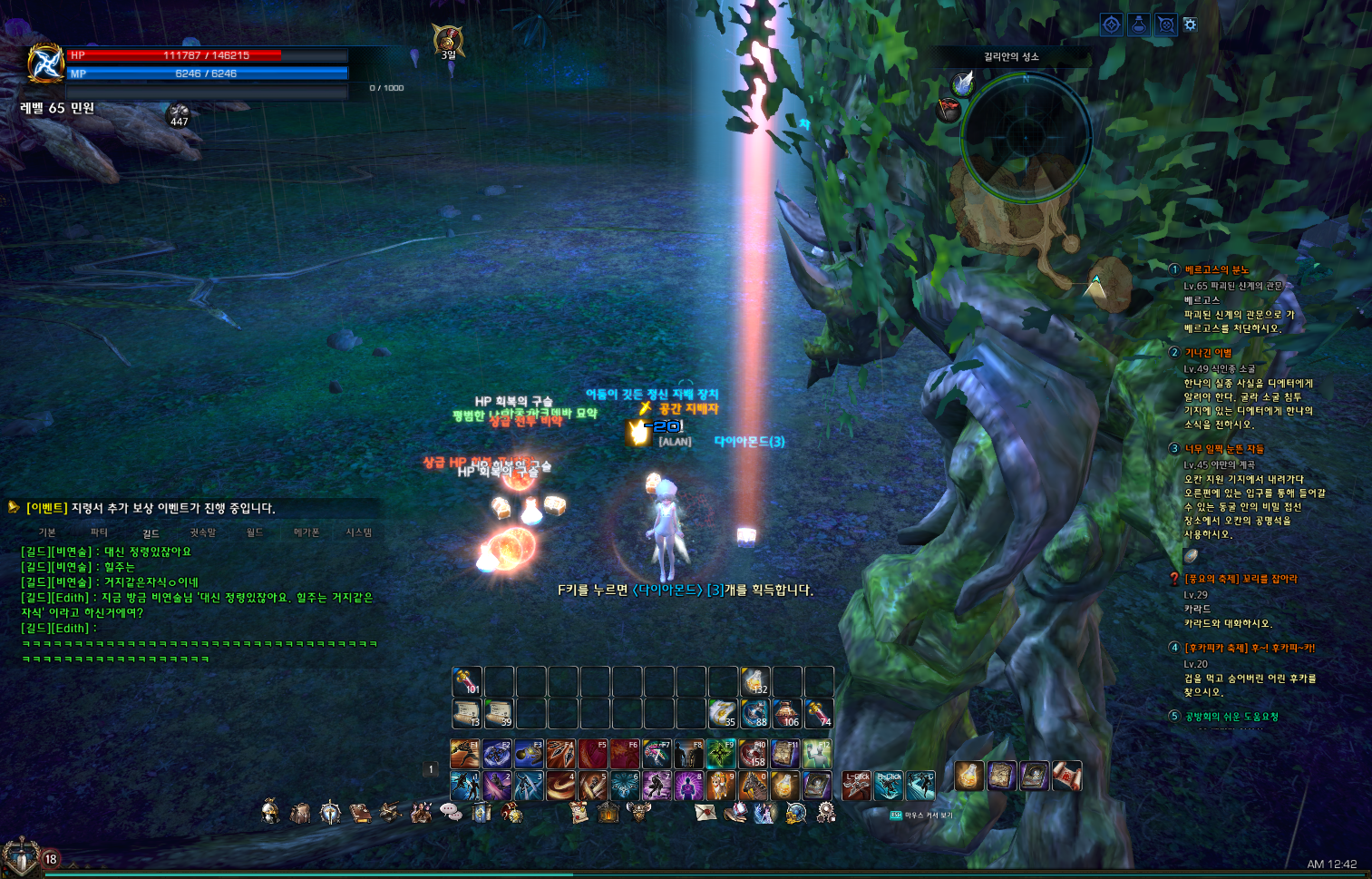Screen dimensions: 1372x879
Task: Switch to the 귓속말 whisper tab
Action: click(x=202, y=532)
